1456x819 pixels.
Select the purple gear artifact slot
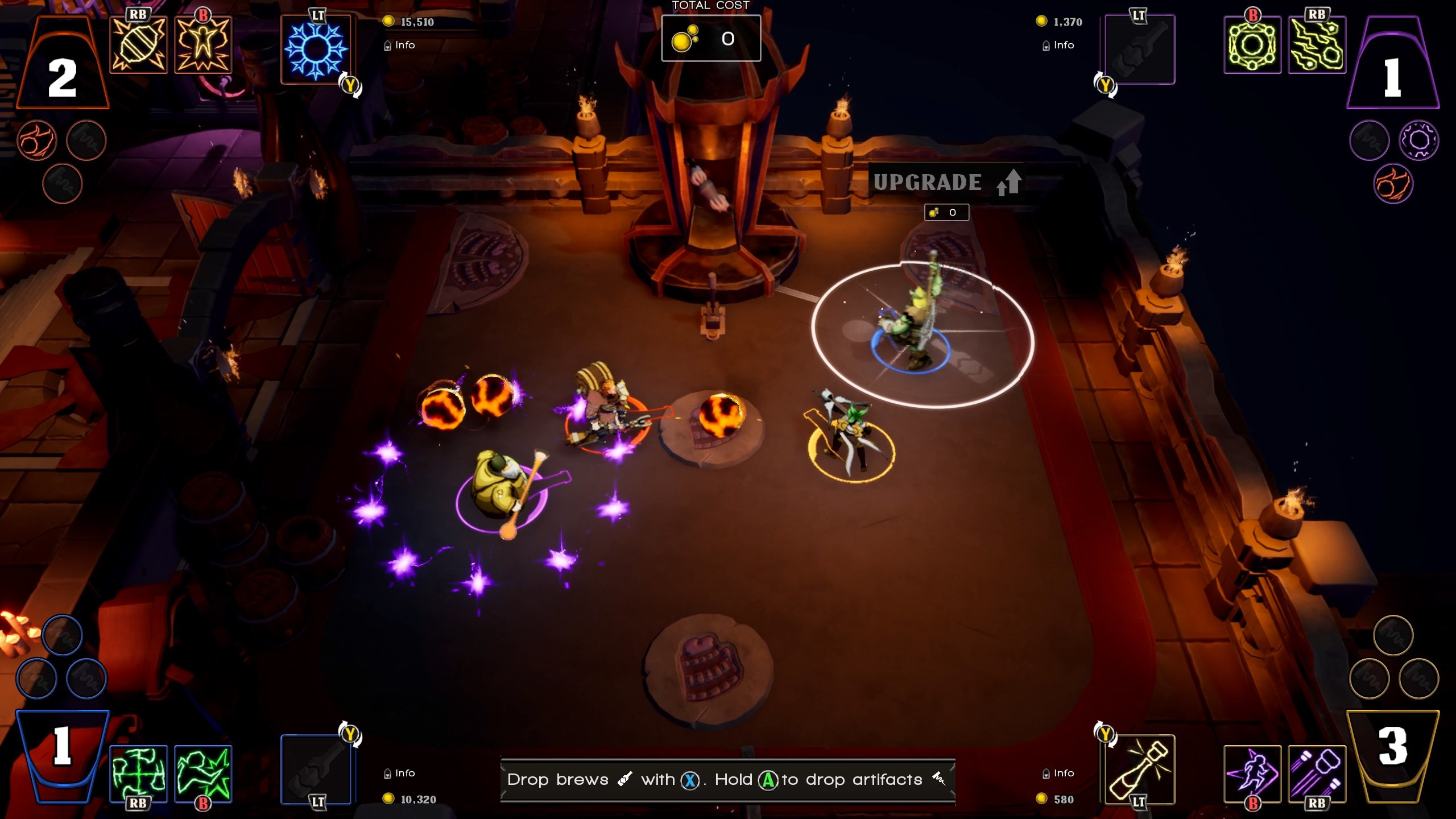pyautogui.click(x=1418, y=140)
